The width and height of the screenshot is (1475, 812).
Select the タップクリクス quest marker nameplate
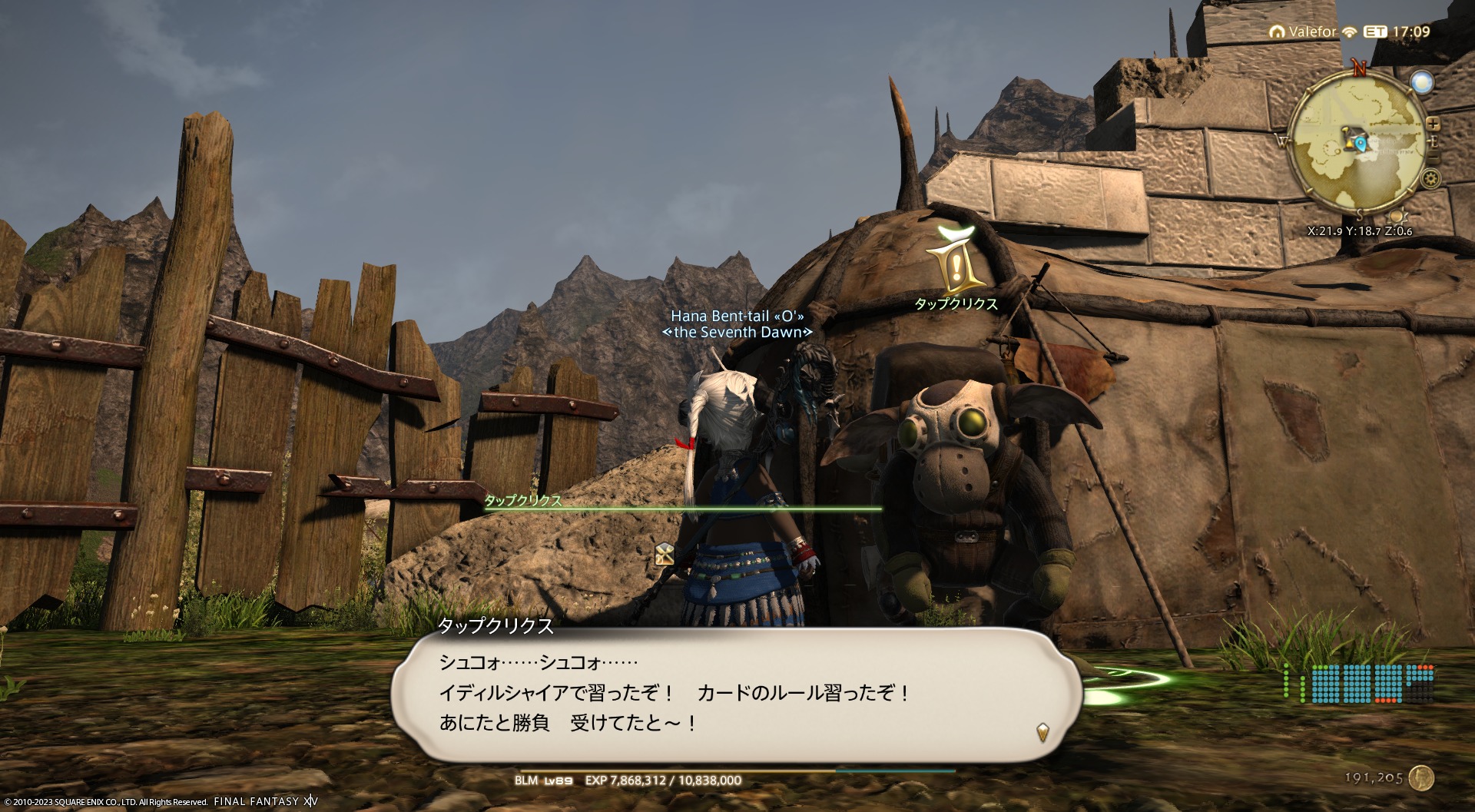pyautogui.click(x=956, y=304)
